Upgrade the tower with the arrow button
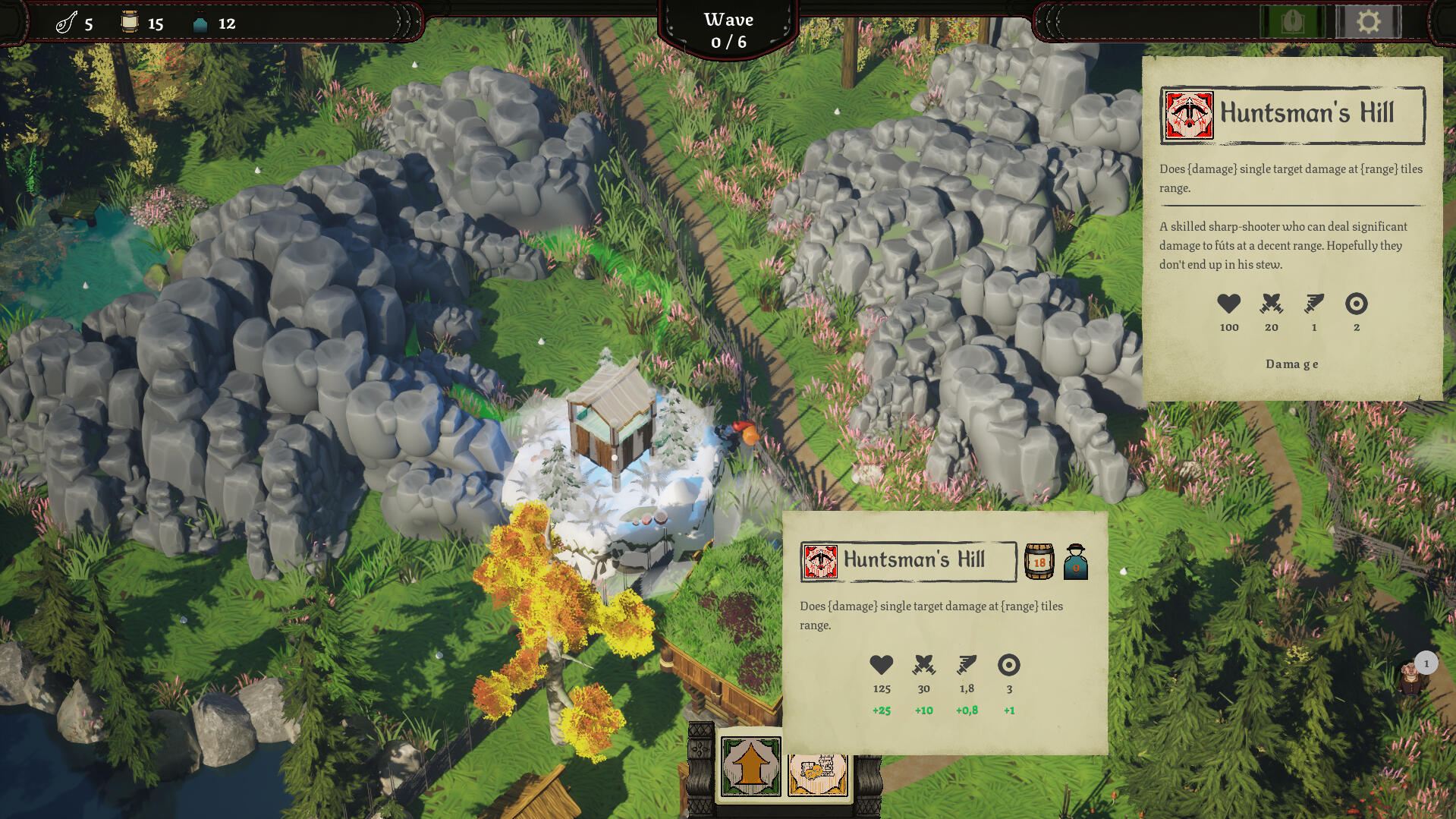This screenshot has width=1456, height=819. click(x=750, y=766)
